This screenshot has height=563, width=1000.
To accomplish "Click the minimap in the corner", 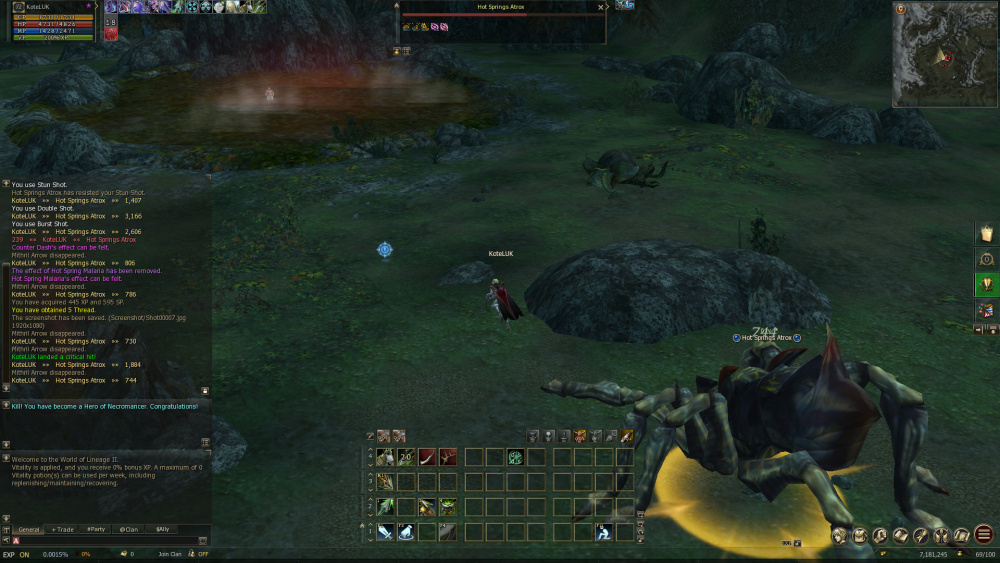I will point(943,55).
